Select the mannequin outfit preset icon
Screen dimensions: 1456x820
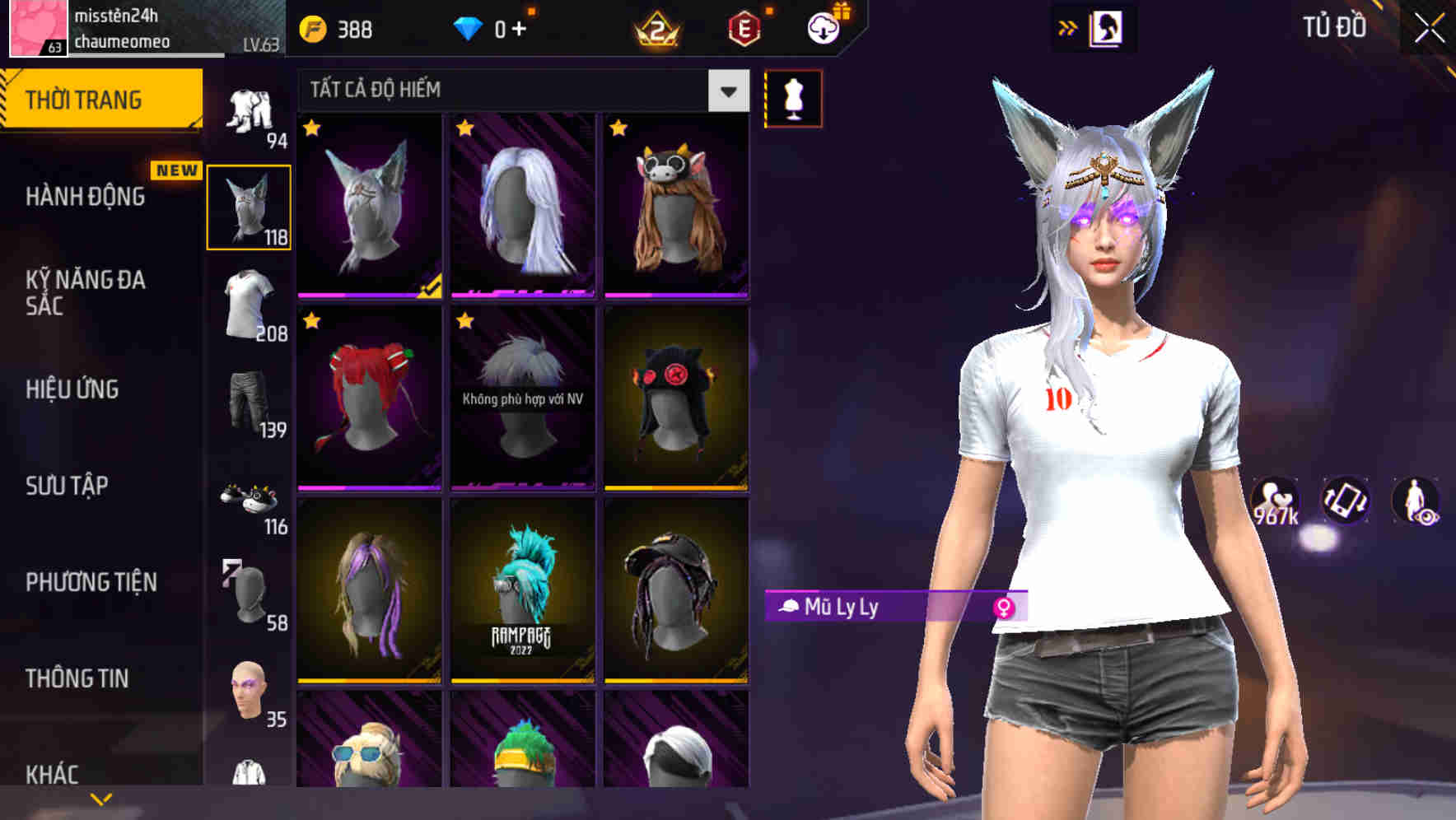coord(793,97)
